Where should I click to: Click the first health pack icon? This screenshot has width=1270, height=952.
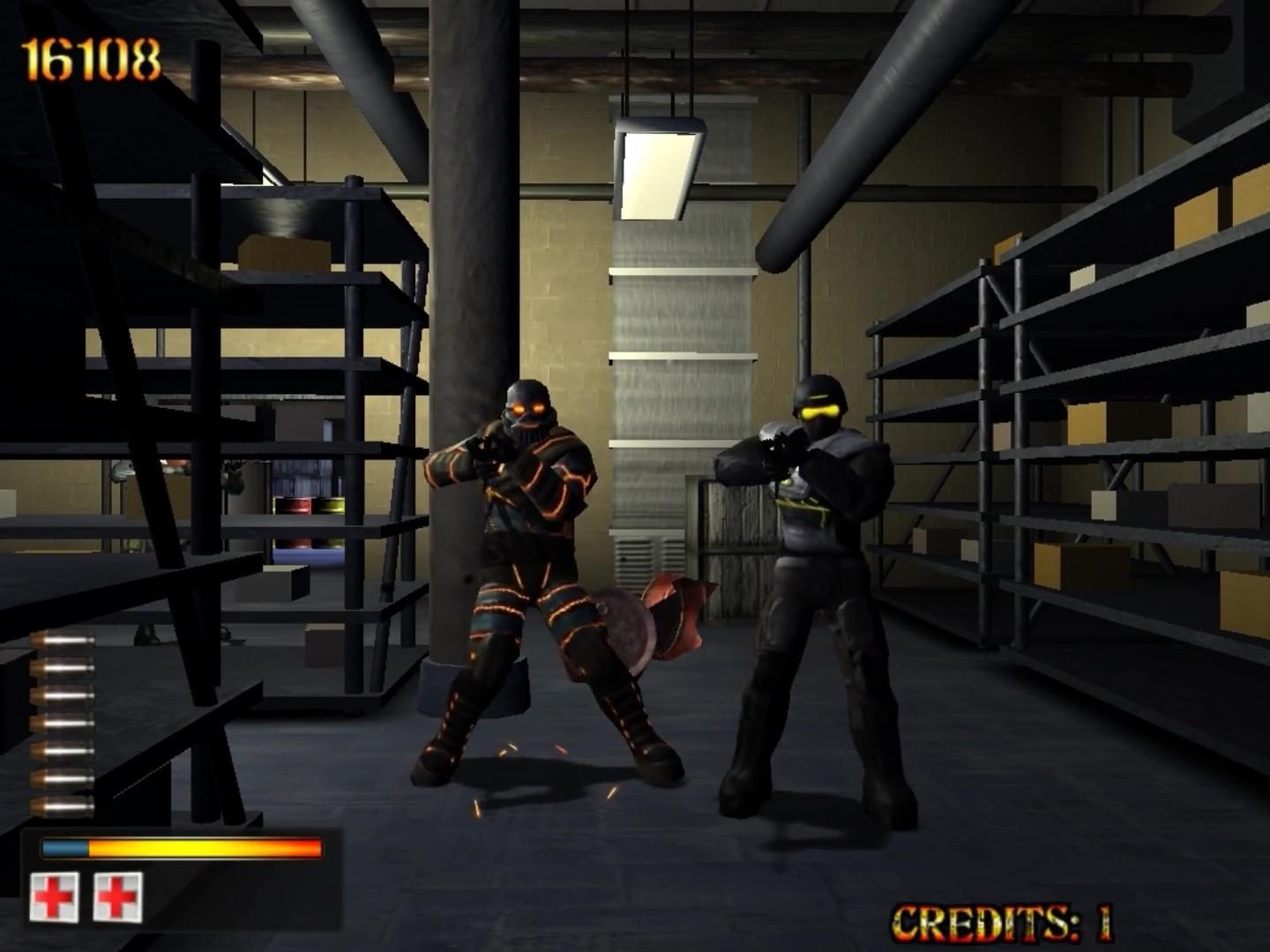click(x=55, y=895)
